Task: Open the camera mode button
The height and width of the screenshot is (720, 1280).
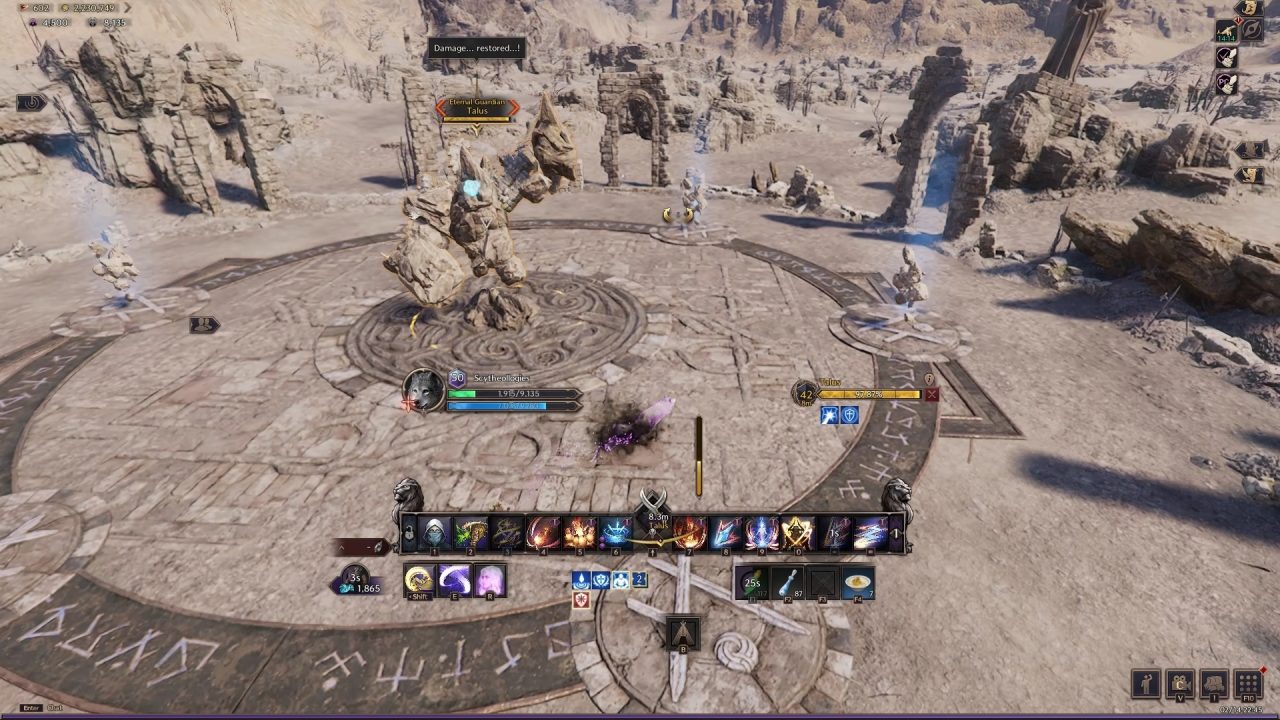Action: pos(1180,684)
